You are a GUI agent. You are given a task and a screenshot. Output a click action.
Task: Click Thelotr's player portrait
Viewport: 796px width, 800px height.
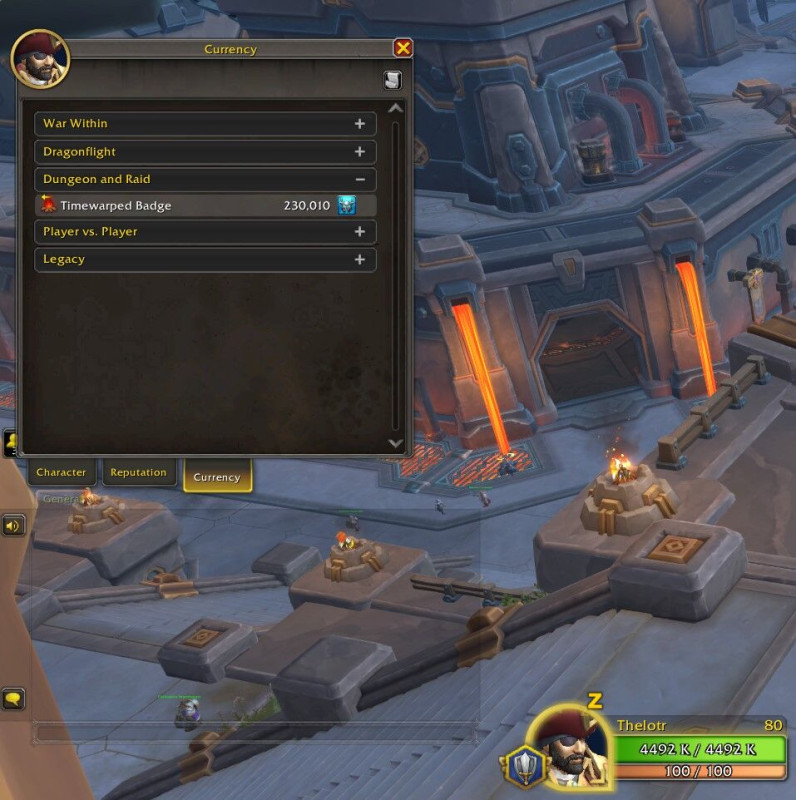pyautogui.click(x=567, y=750)
